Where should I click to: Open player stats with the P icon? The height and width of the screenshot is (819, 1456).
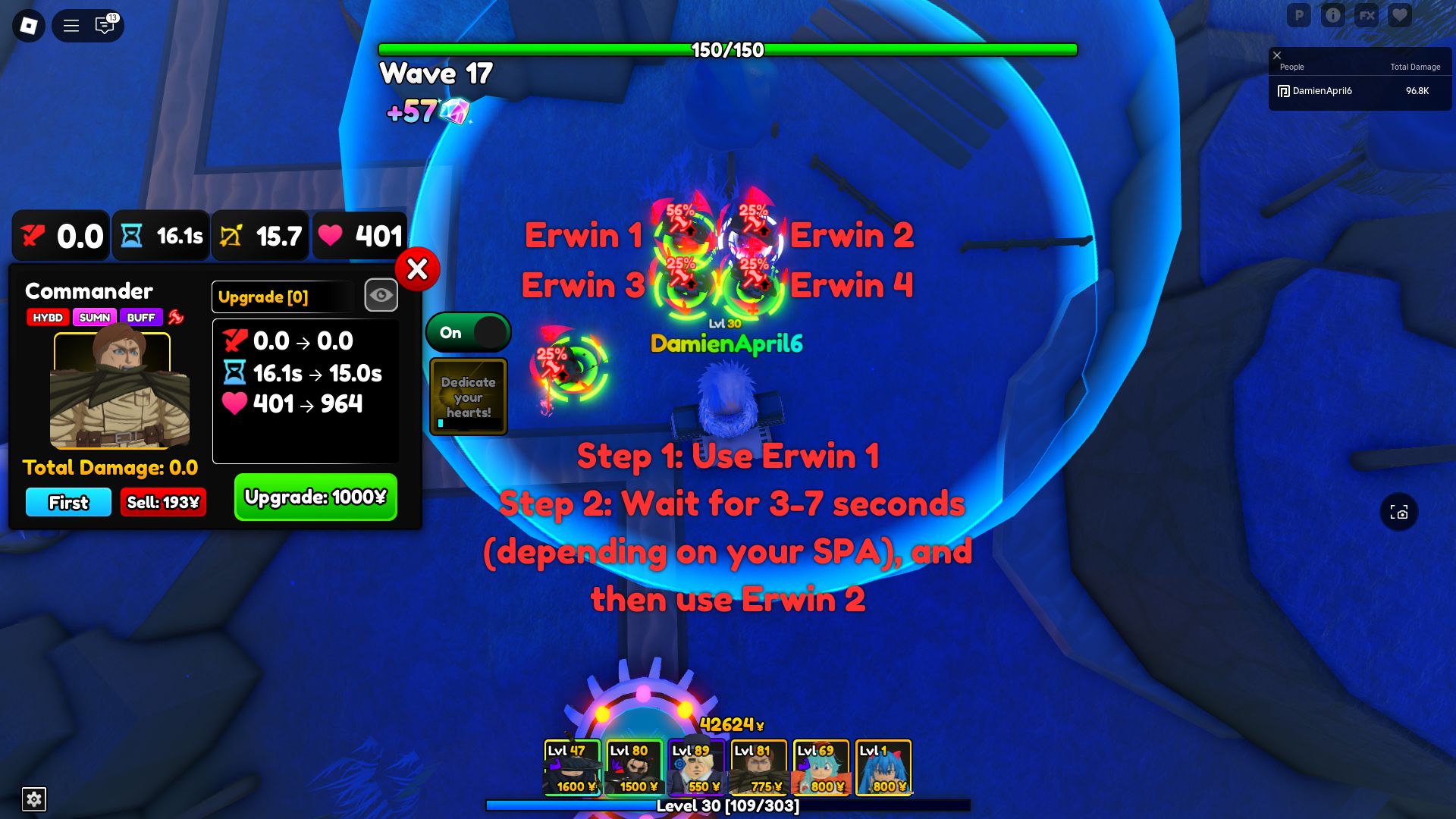point(1299,14)
